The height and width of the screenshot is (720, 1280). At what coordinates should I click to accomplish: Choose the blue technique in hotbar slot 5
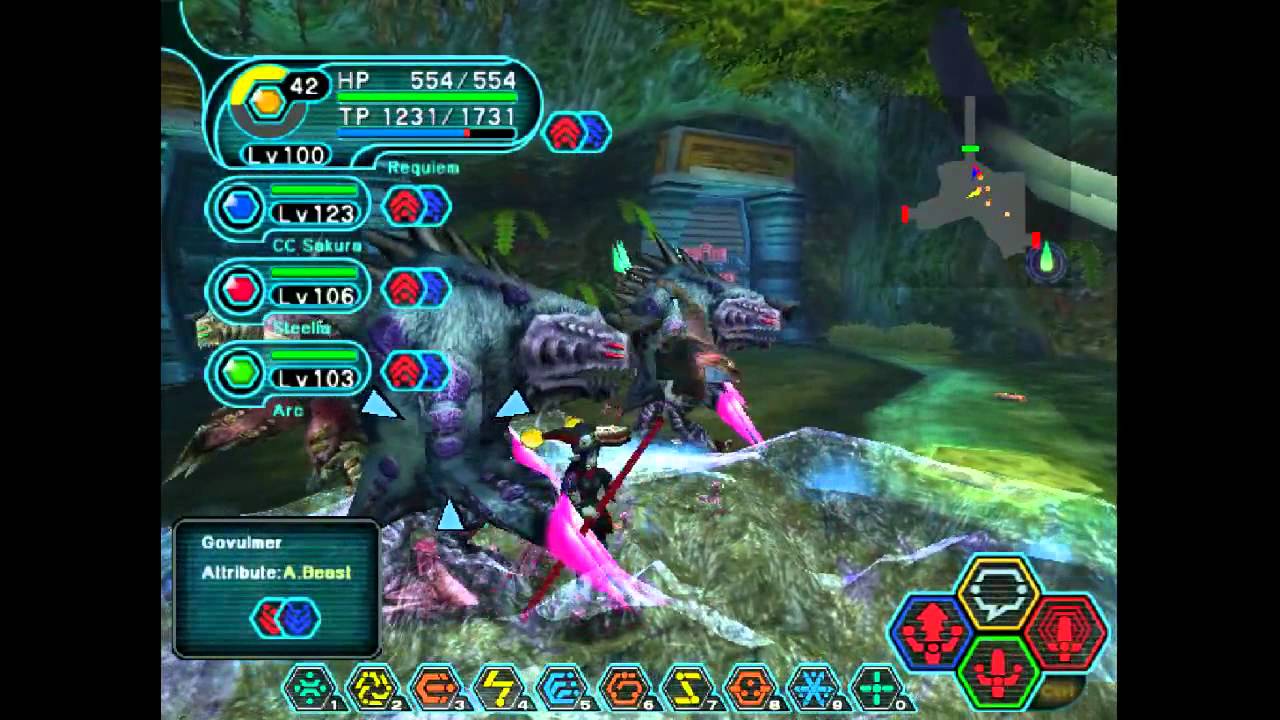coord(561,687)
